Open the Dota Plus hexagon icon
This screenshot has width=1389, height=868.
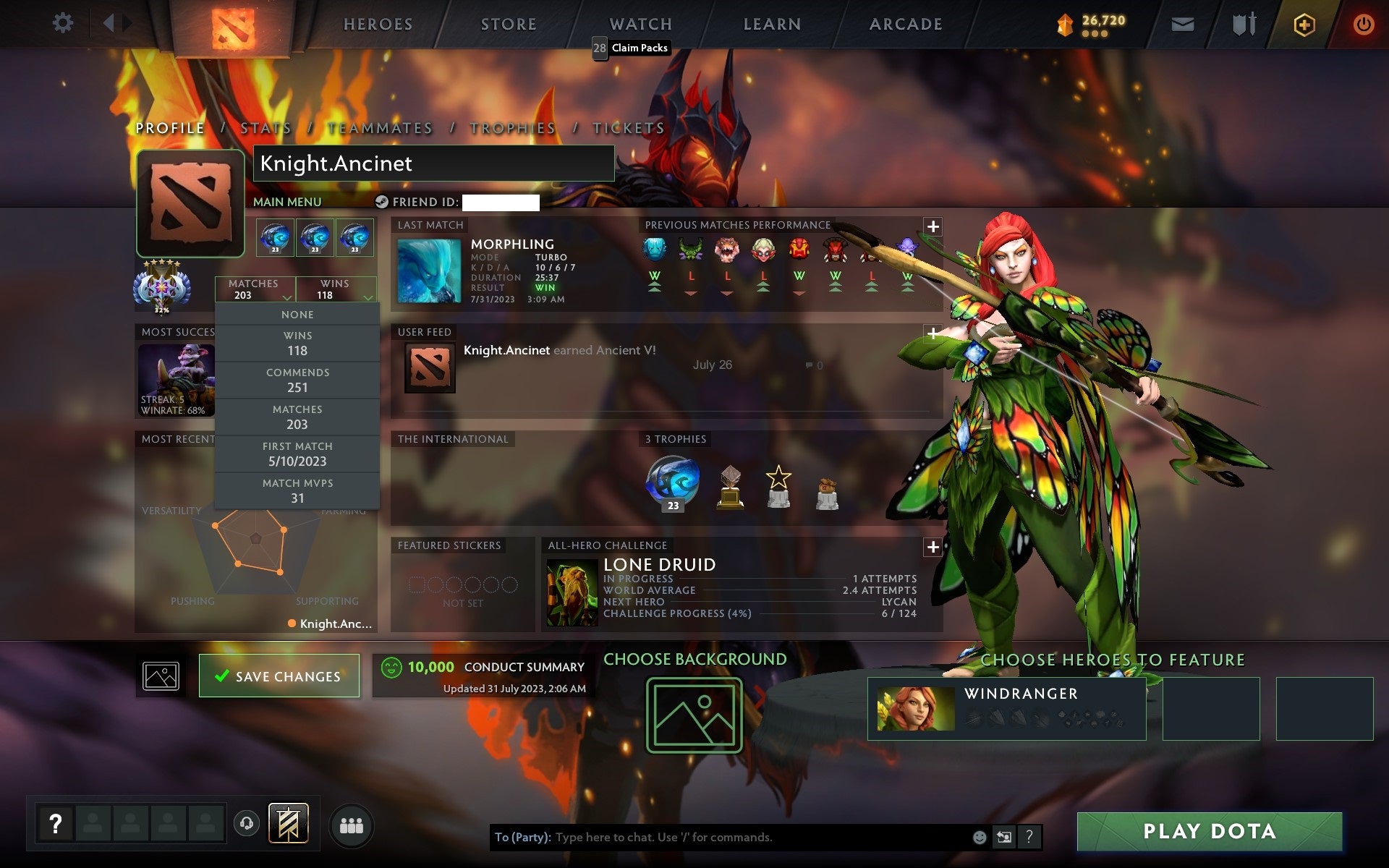(x=1303, y=24)
